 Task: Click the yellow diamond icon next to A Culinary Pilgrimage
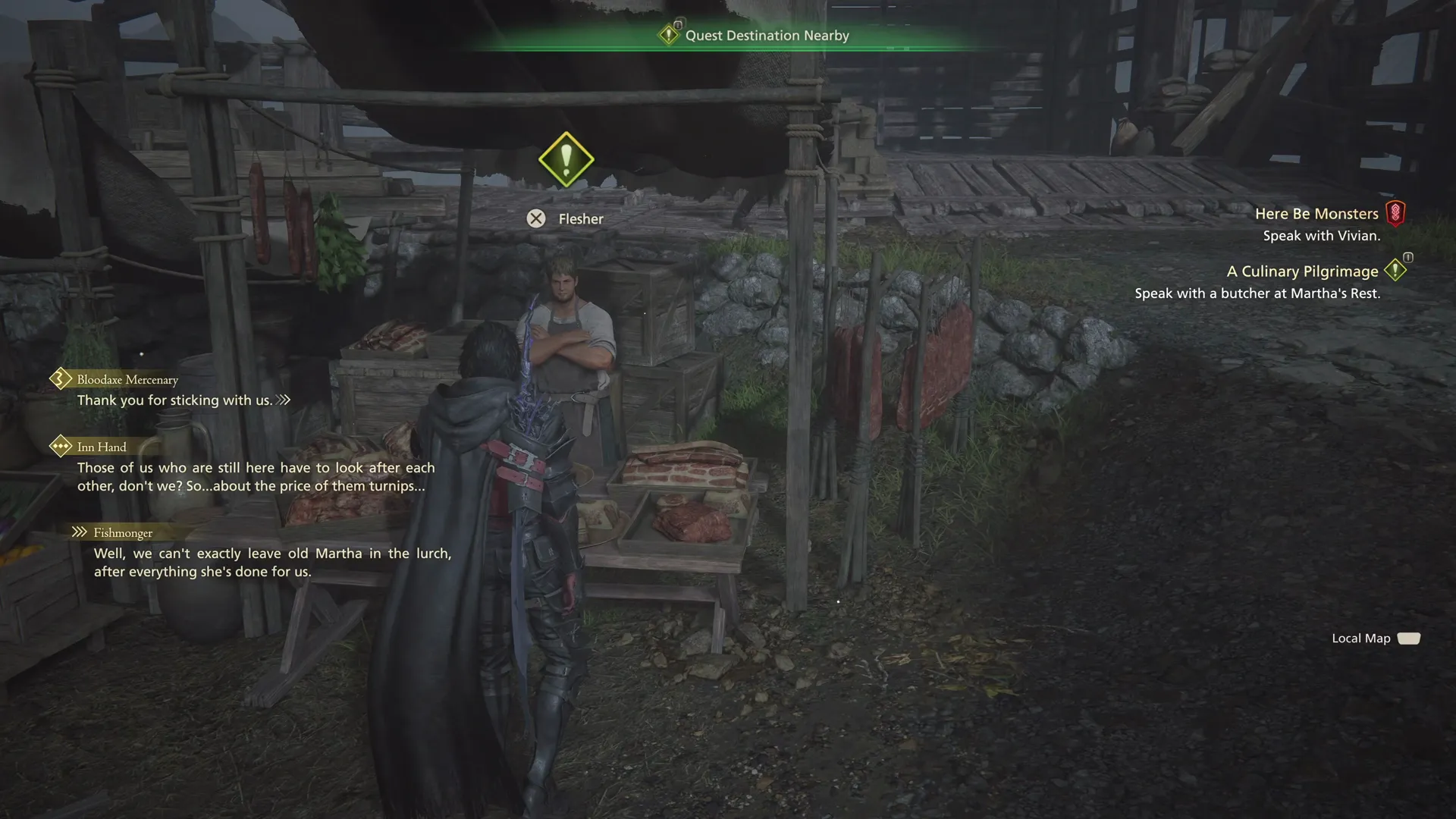pyautogui.click(x=1396, y=271)
